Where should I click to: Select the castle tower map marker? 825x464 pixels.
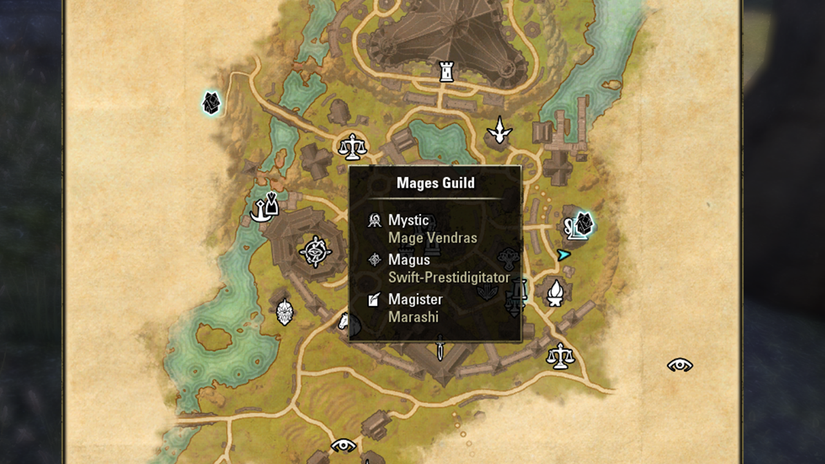pyautogui.click(x=447, y=71)
